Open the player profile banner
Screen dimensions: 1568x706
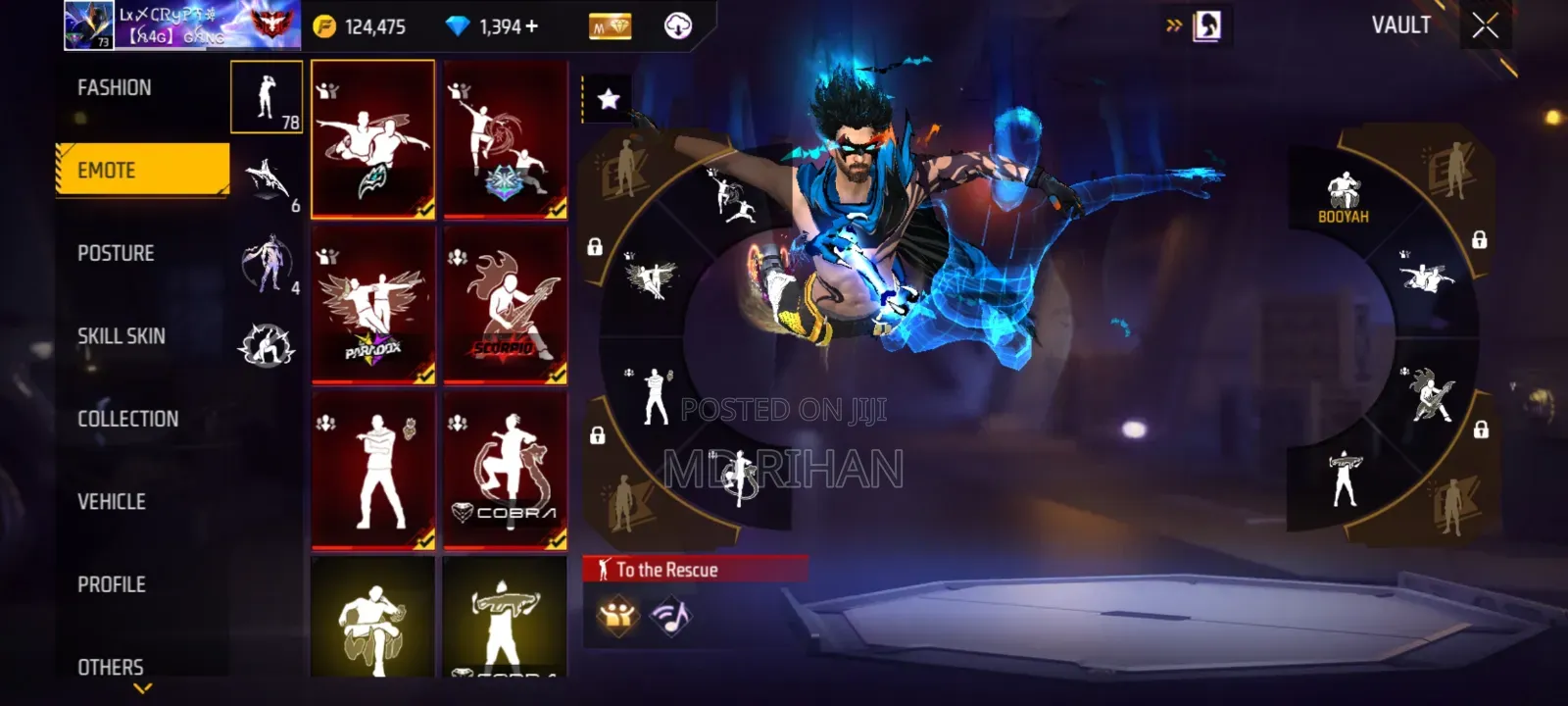pyautogui.click(x=182, y=25)
